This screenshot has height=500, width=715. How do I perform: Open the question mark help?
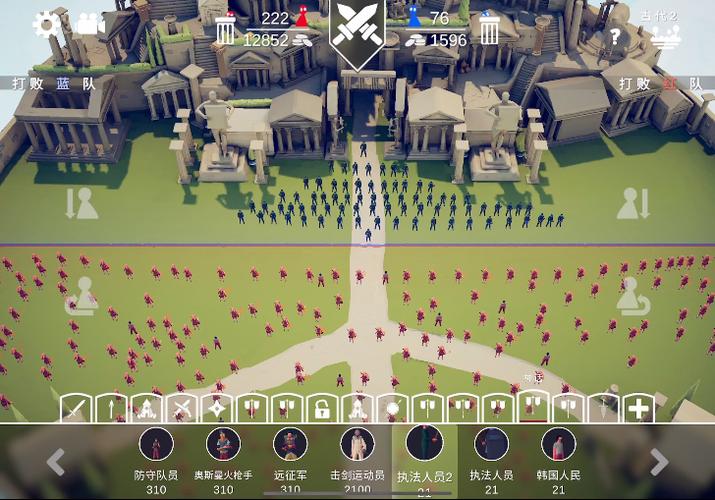(615, 37)
